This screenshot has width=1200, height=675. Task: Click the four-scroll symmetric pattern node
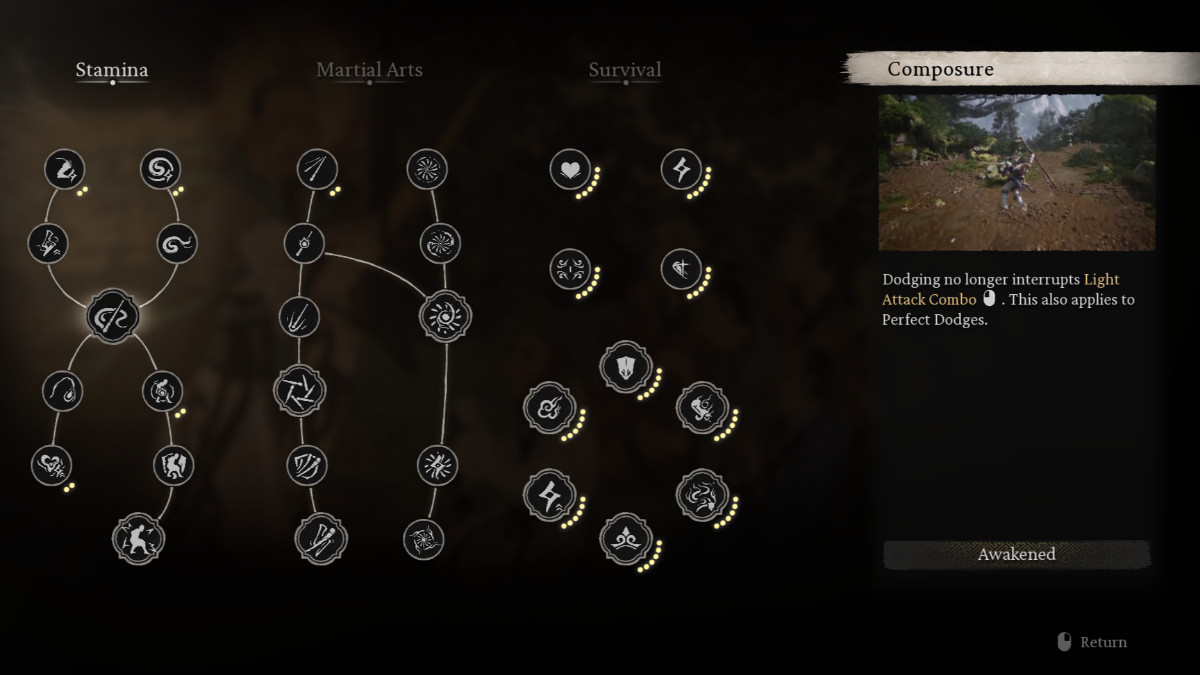570,269
